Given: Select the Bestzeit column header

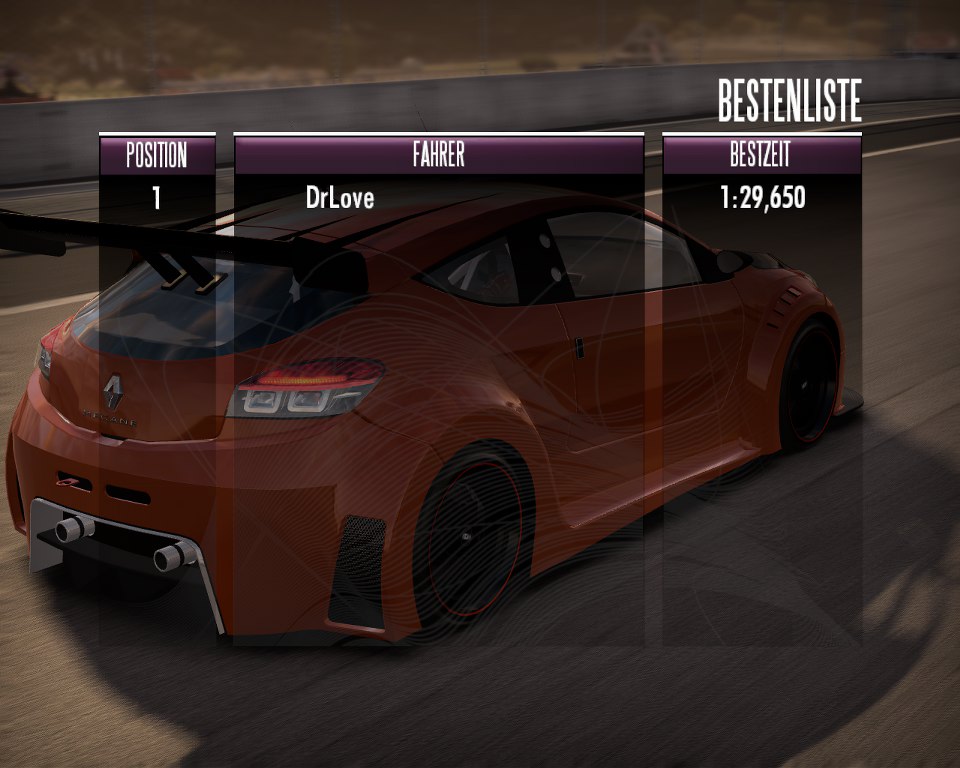Looking at the screenshot, I should pos(762,155).
